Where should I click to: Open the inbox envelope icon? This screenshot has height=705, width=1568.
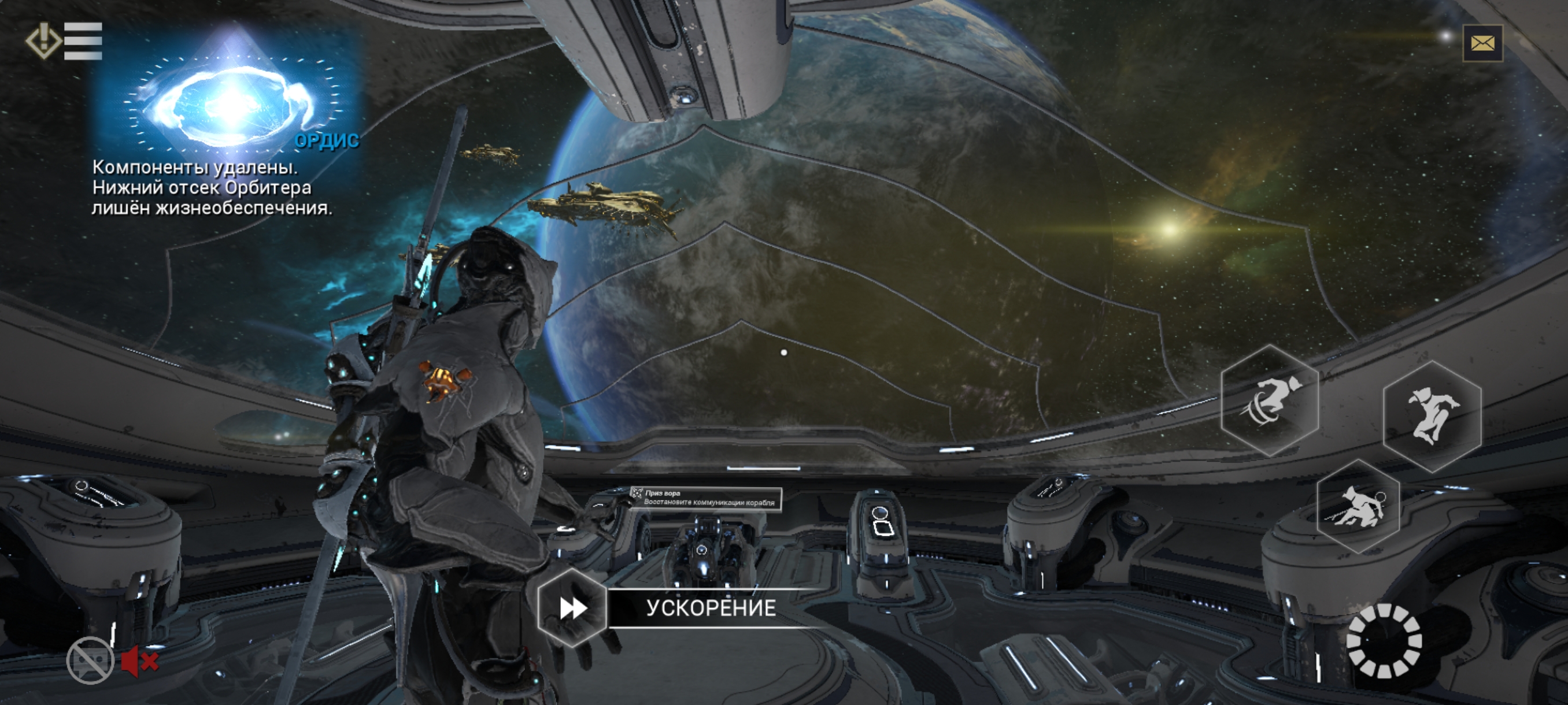tap(1482, 43)
